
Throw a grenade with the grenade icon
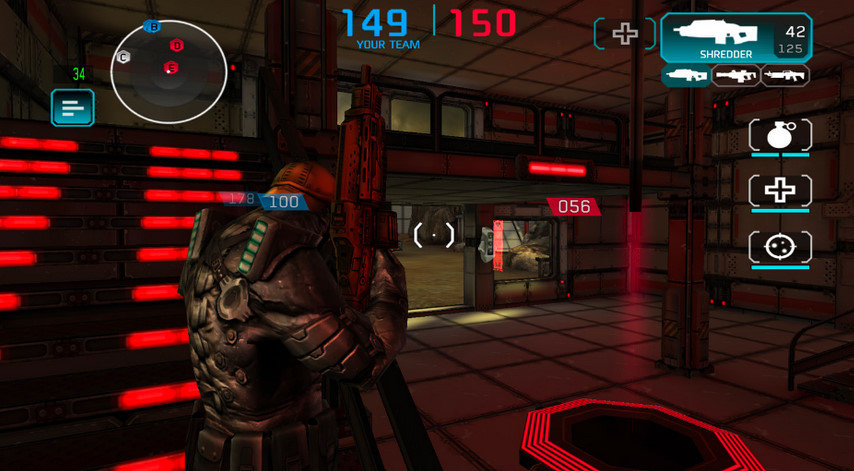tap(780, 136)
